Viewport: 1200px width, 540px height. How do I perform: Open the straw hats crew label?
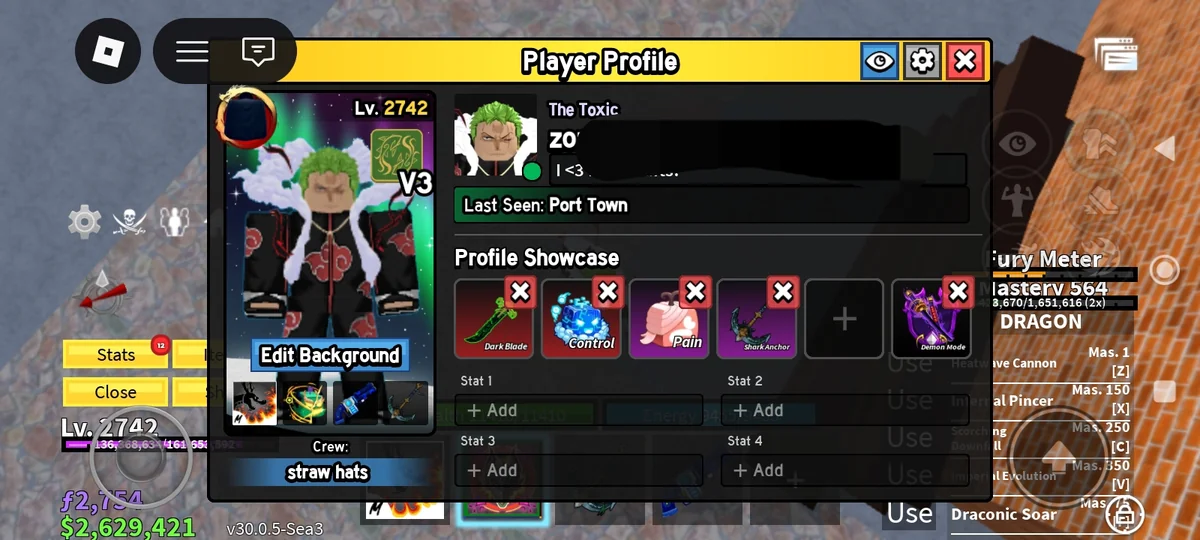327,472
